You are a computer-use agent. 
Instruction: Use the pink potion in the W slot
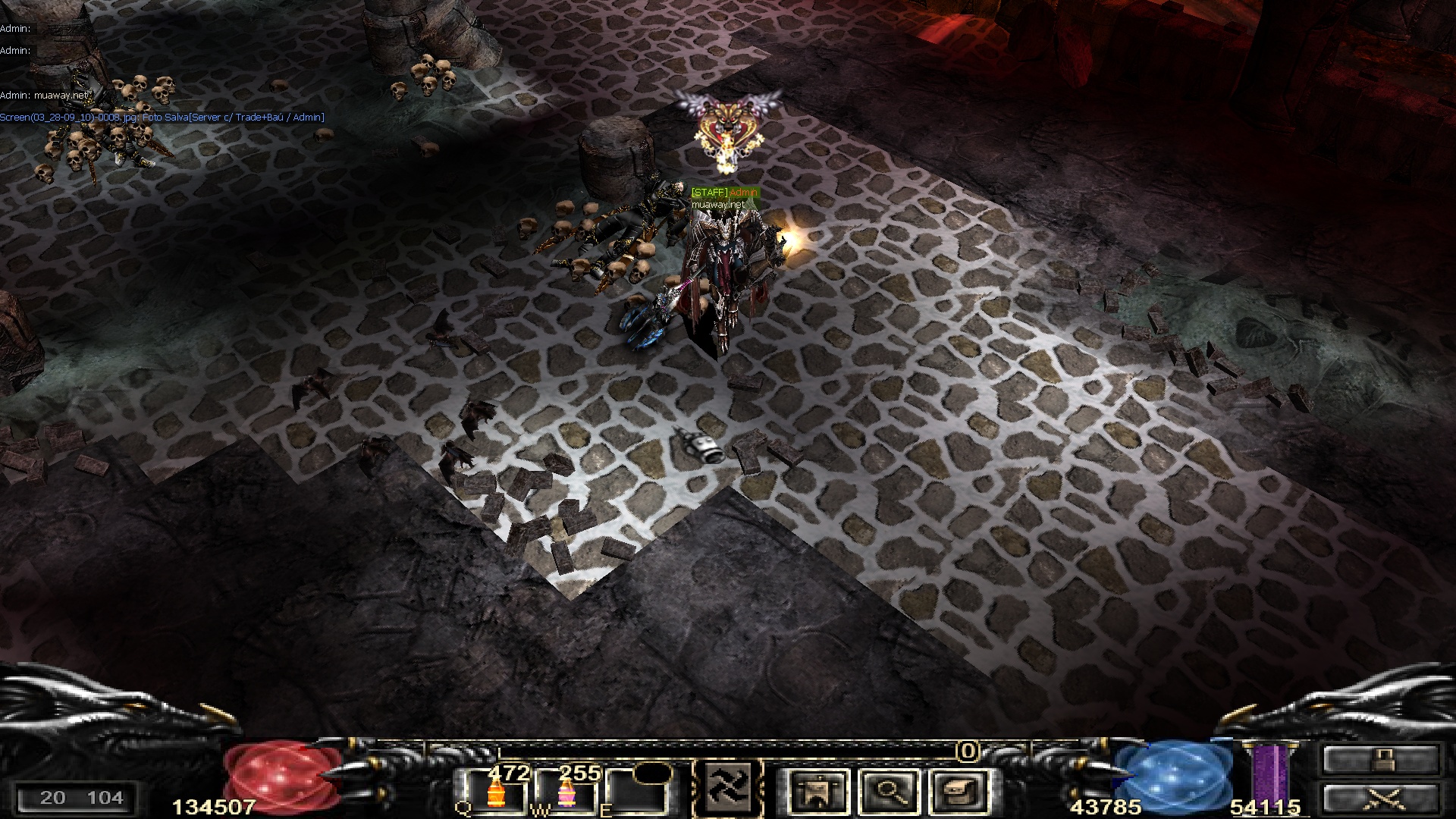point(566,792)
